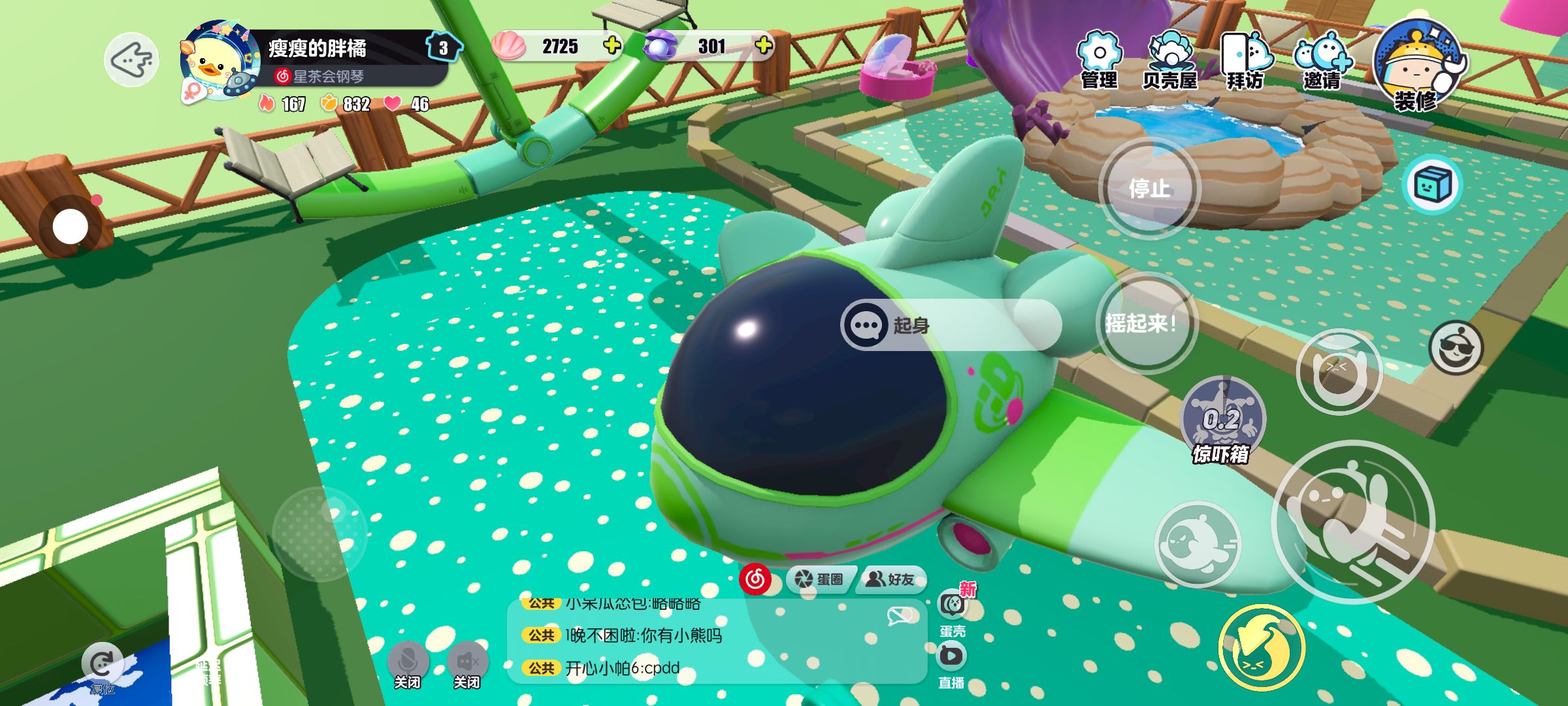The width and height of the screenshot is (1568, 706).
Task: Tap the back arrow button
Action: point(131,60)
